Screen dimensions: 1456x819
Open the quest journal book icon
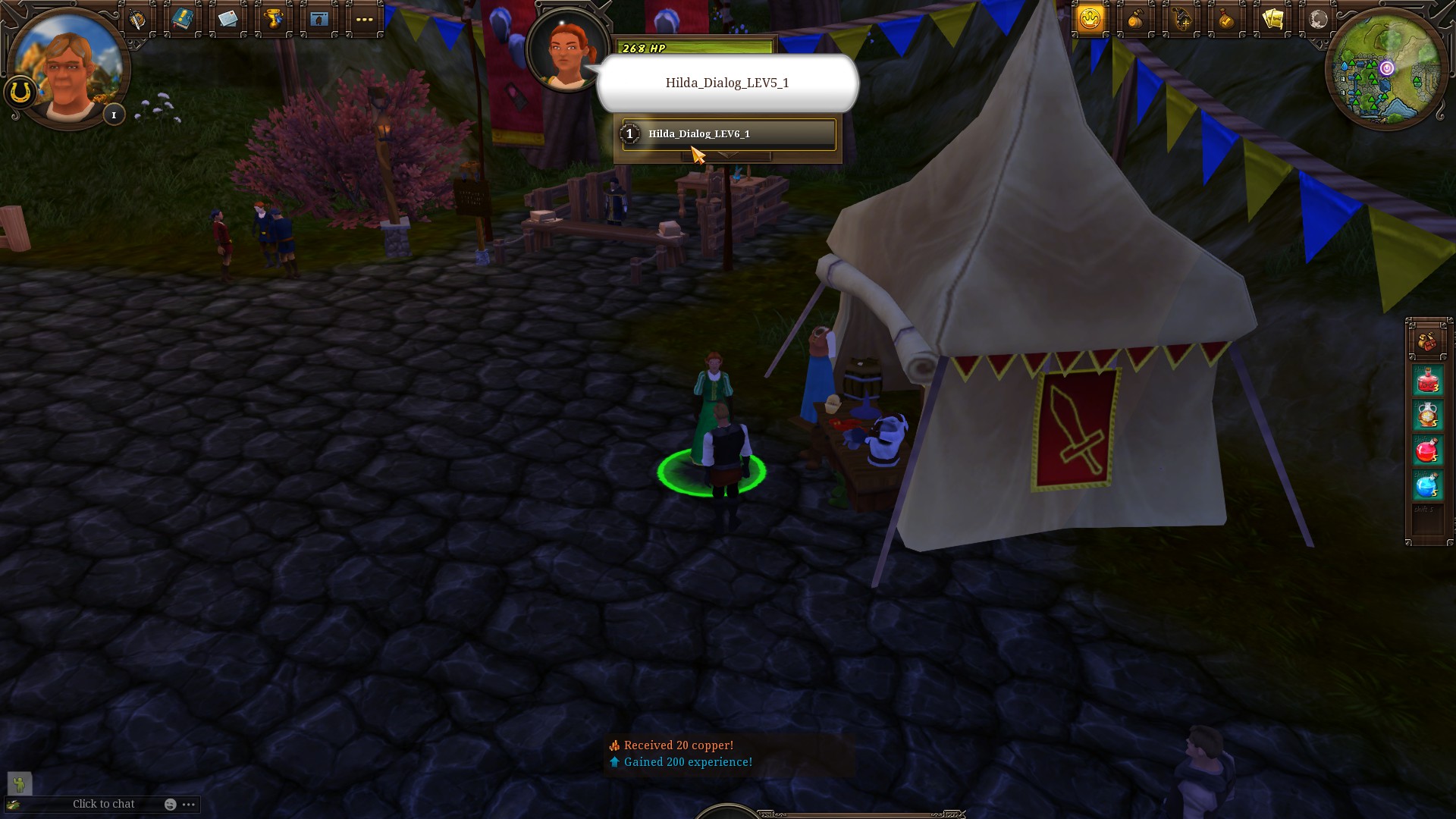click(183, 19)
